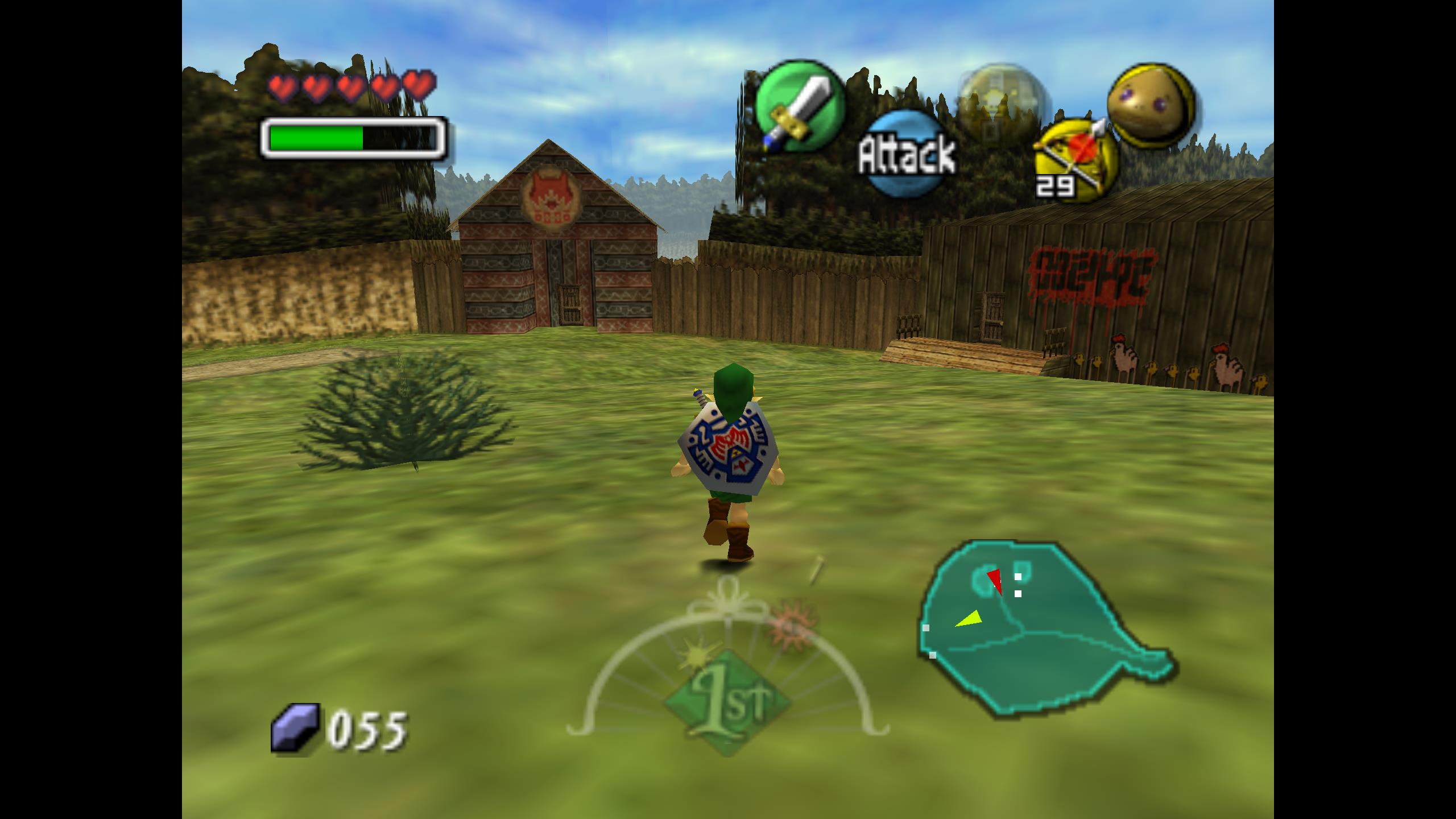Click the yellow player arrow on minimap
1456x819 pixels.
970,618
